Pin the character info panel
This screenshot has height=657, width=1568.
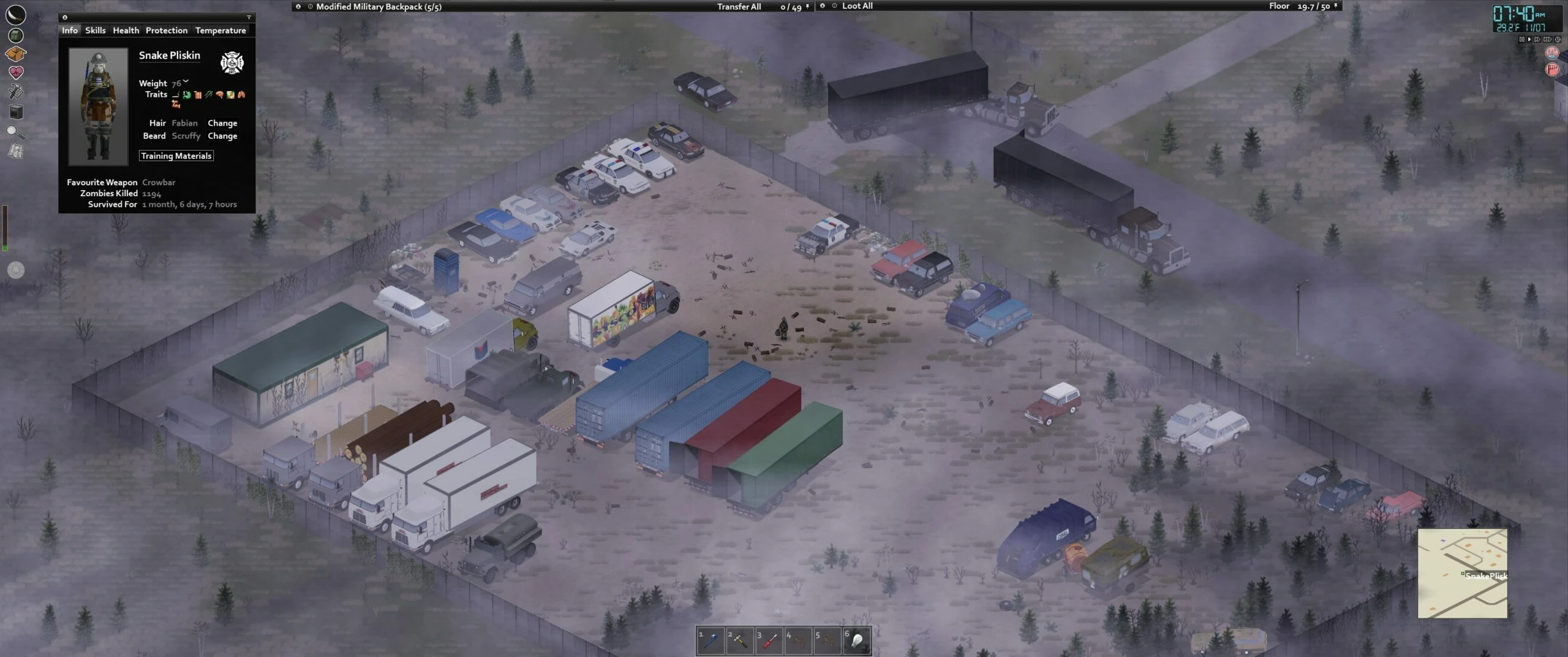click(x=249, y=17)
